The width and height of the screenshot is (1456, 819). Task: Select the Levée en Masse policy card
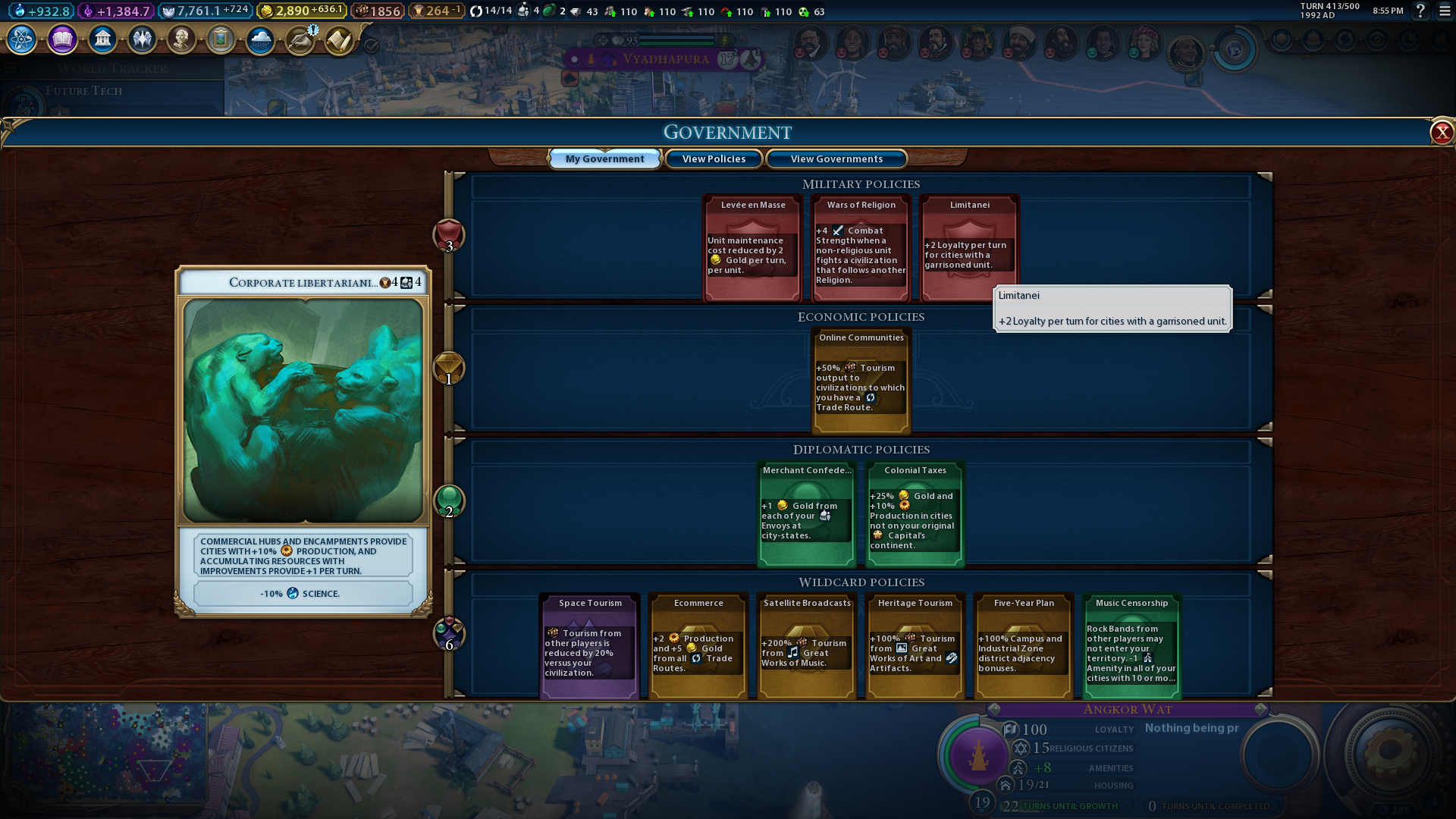[x=752, y=249]
